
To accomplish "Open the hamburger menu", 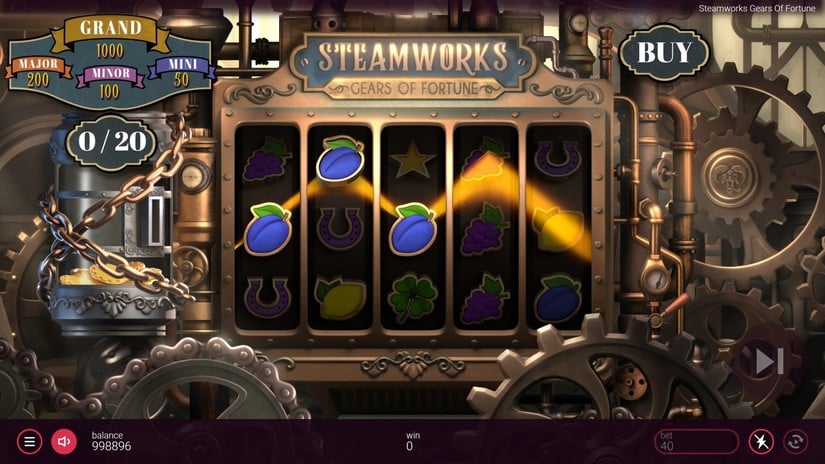I will 29,441.
